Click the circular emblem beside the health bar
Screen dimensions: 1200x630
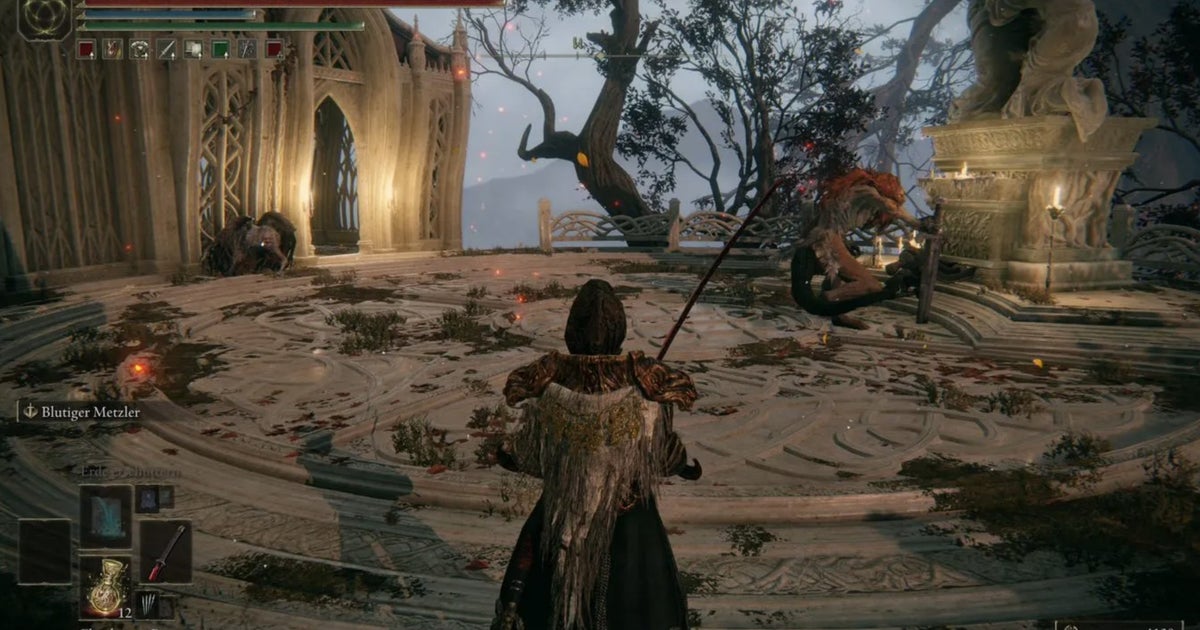pyautogui.click(x=44, y=19)
